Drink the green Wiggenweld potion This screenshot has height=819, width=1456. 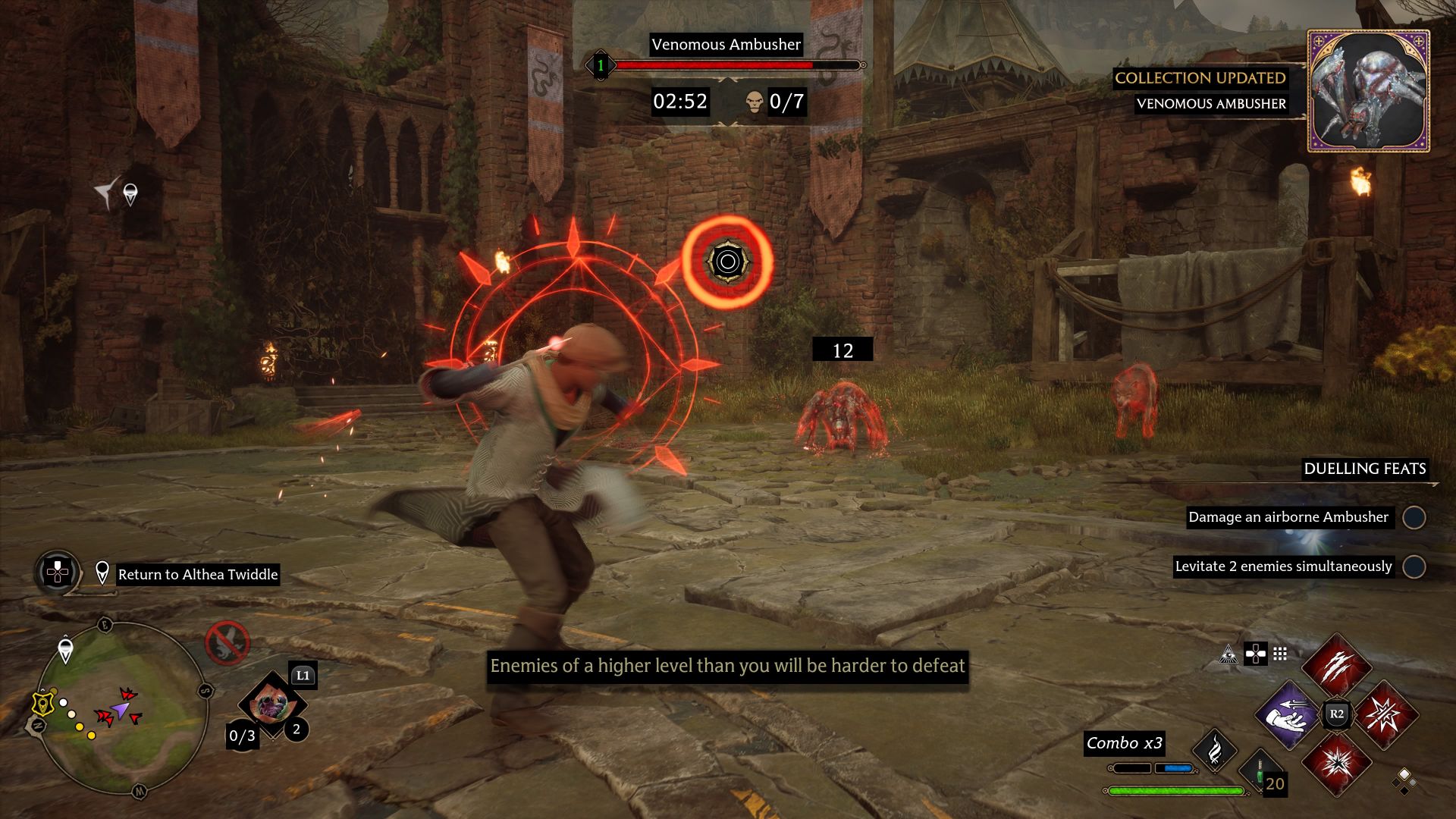1260,772
